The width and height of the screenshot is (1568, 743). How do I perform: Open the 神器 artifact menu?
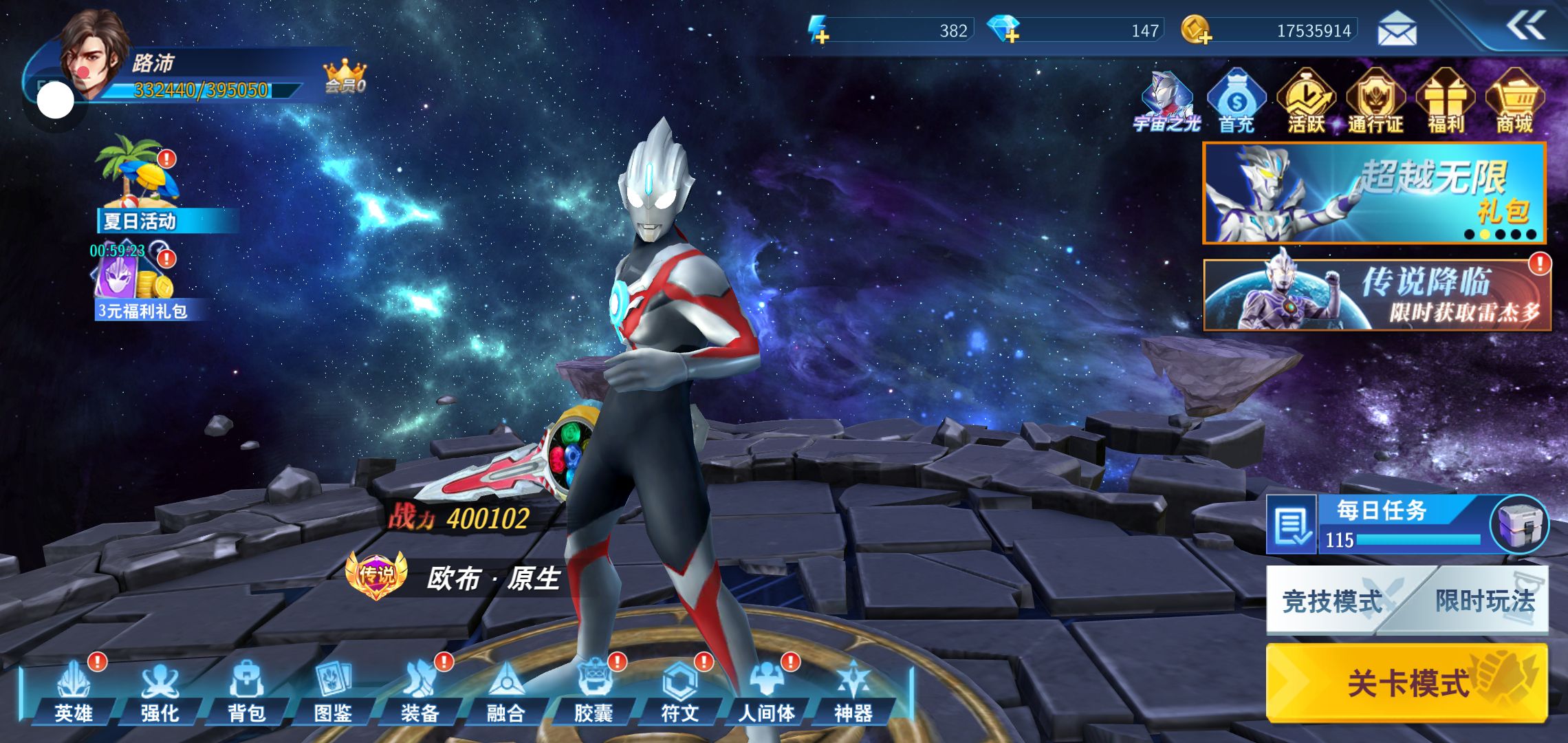click(x=853, y=691)
